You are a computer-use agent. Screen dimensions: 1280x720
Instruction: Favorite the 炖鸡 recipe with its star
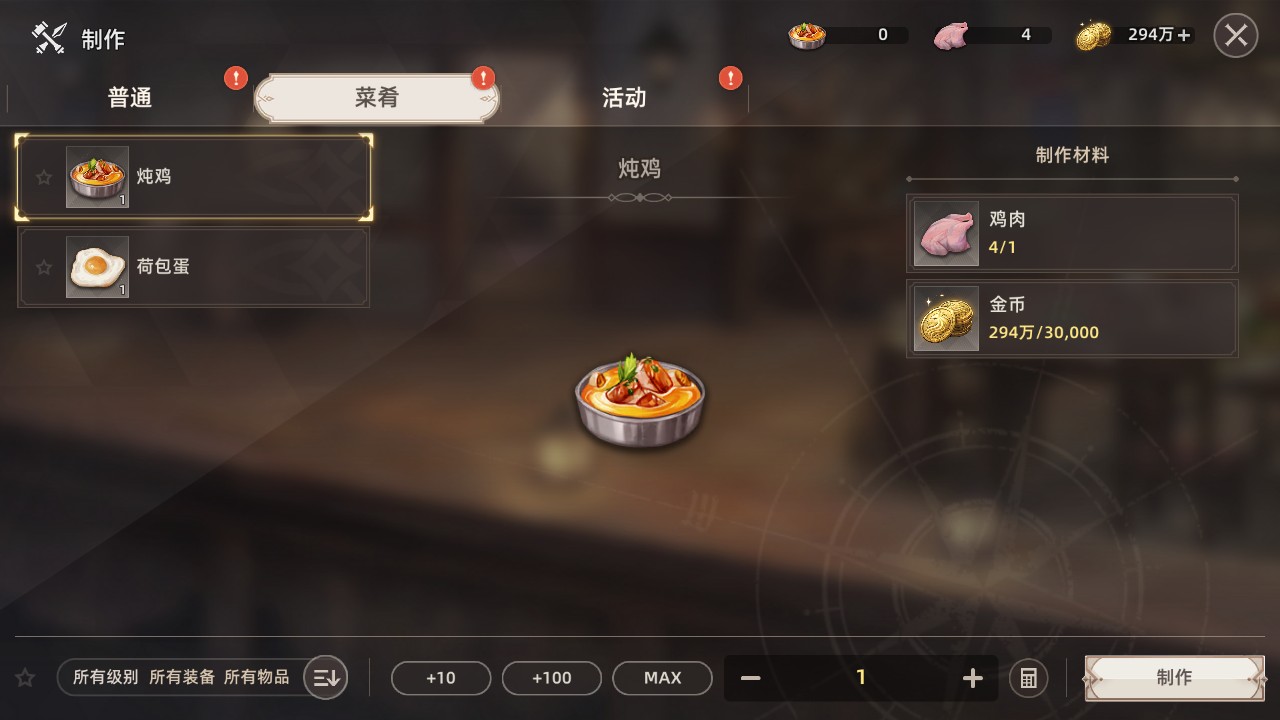pos(43,177)
